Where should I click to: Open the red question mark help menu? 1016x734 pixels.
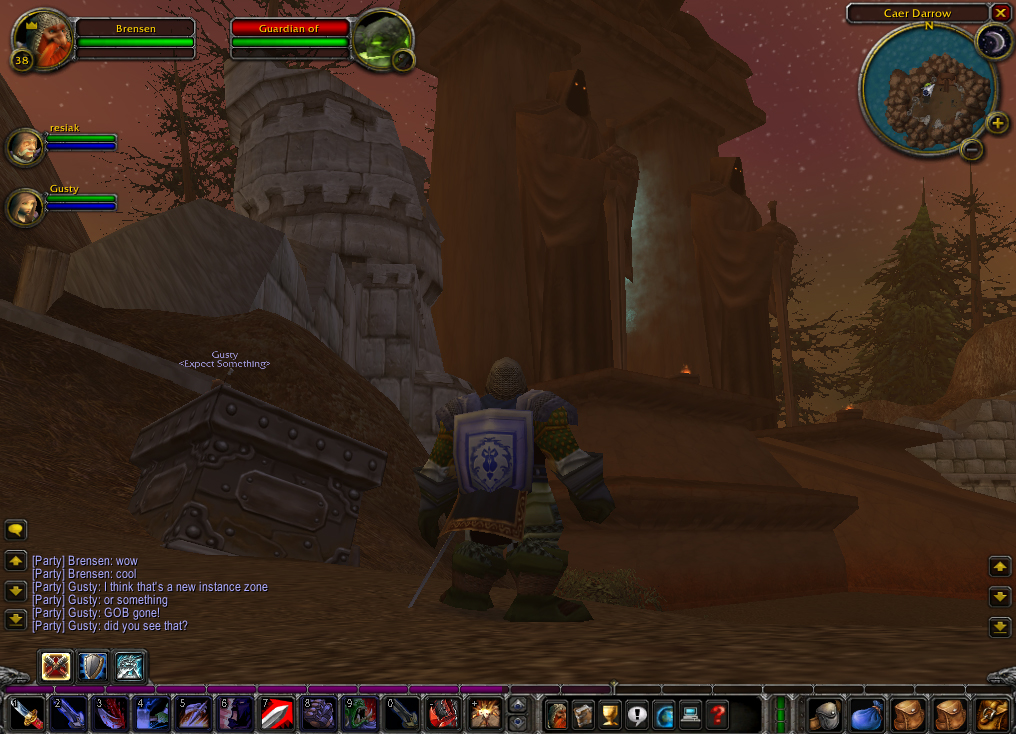click(x=716, y=715)
